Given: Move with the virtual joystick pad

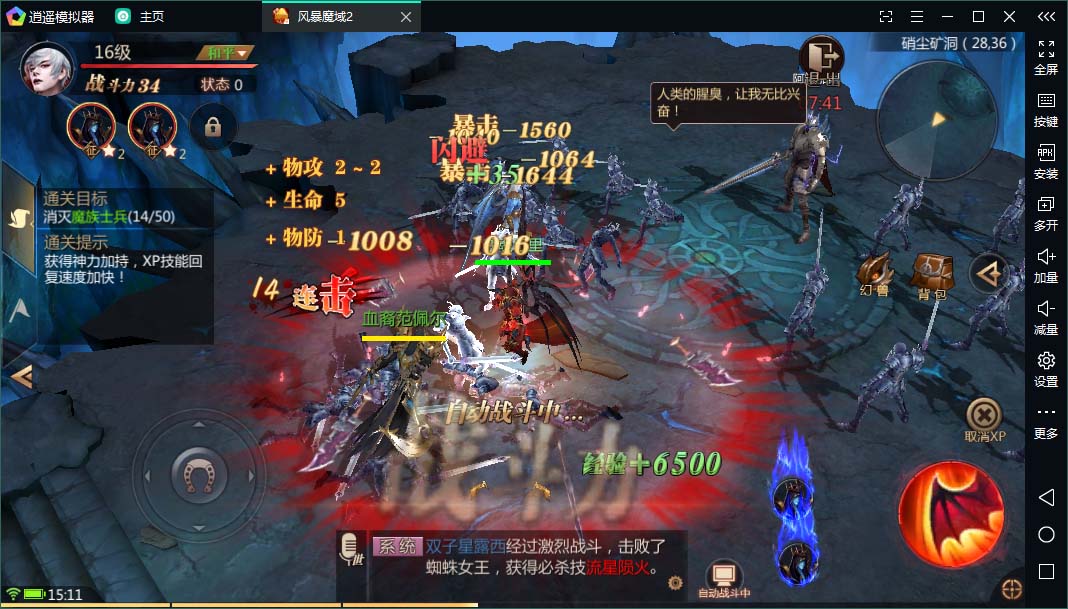Looking at the screenshot, I should 199,473.
